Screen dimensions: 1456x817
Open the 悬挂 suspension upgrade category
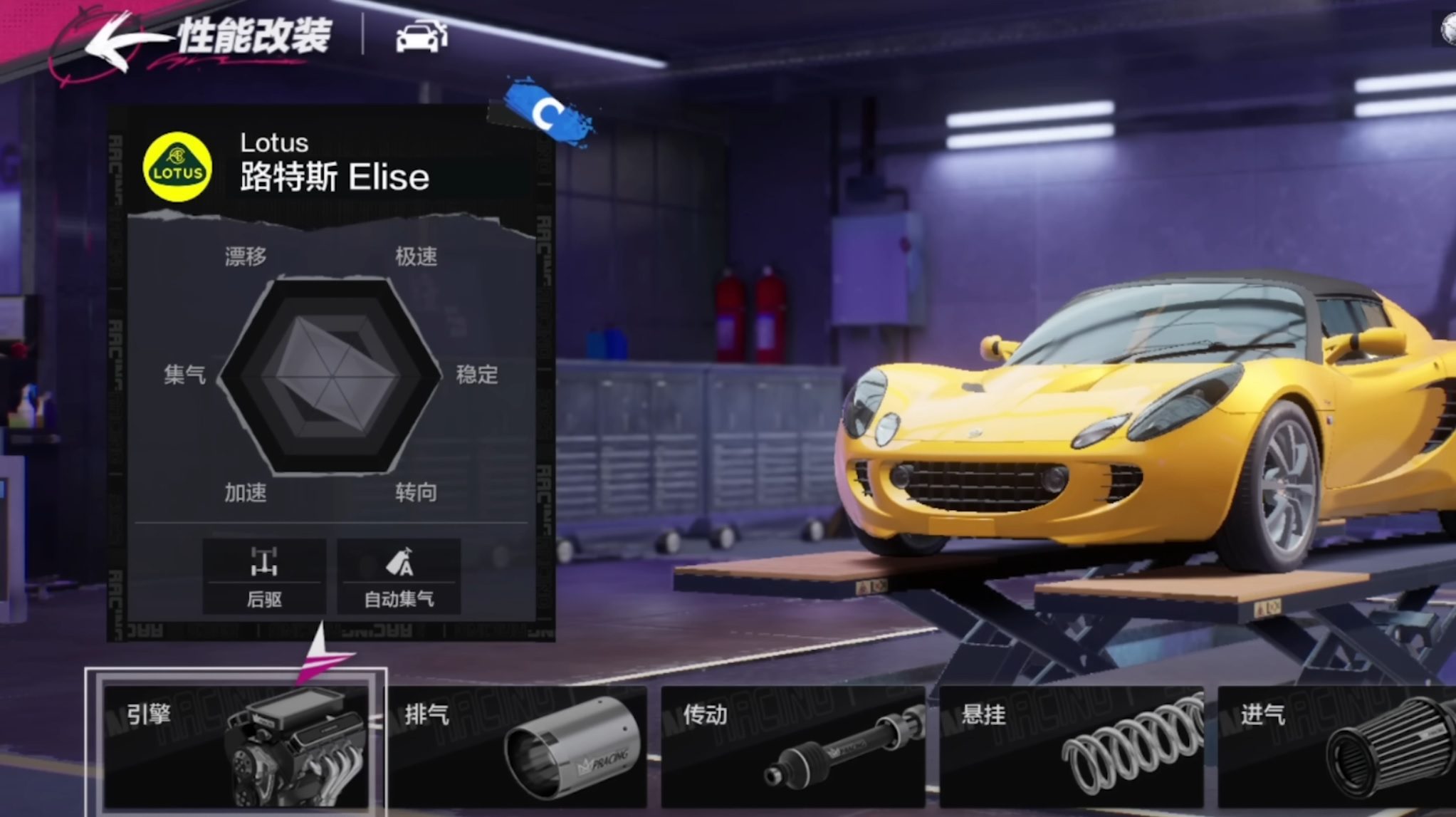click(x=1072, y=746)
